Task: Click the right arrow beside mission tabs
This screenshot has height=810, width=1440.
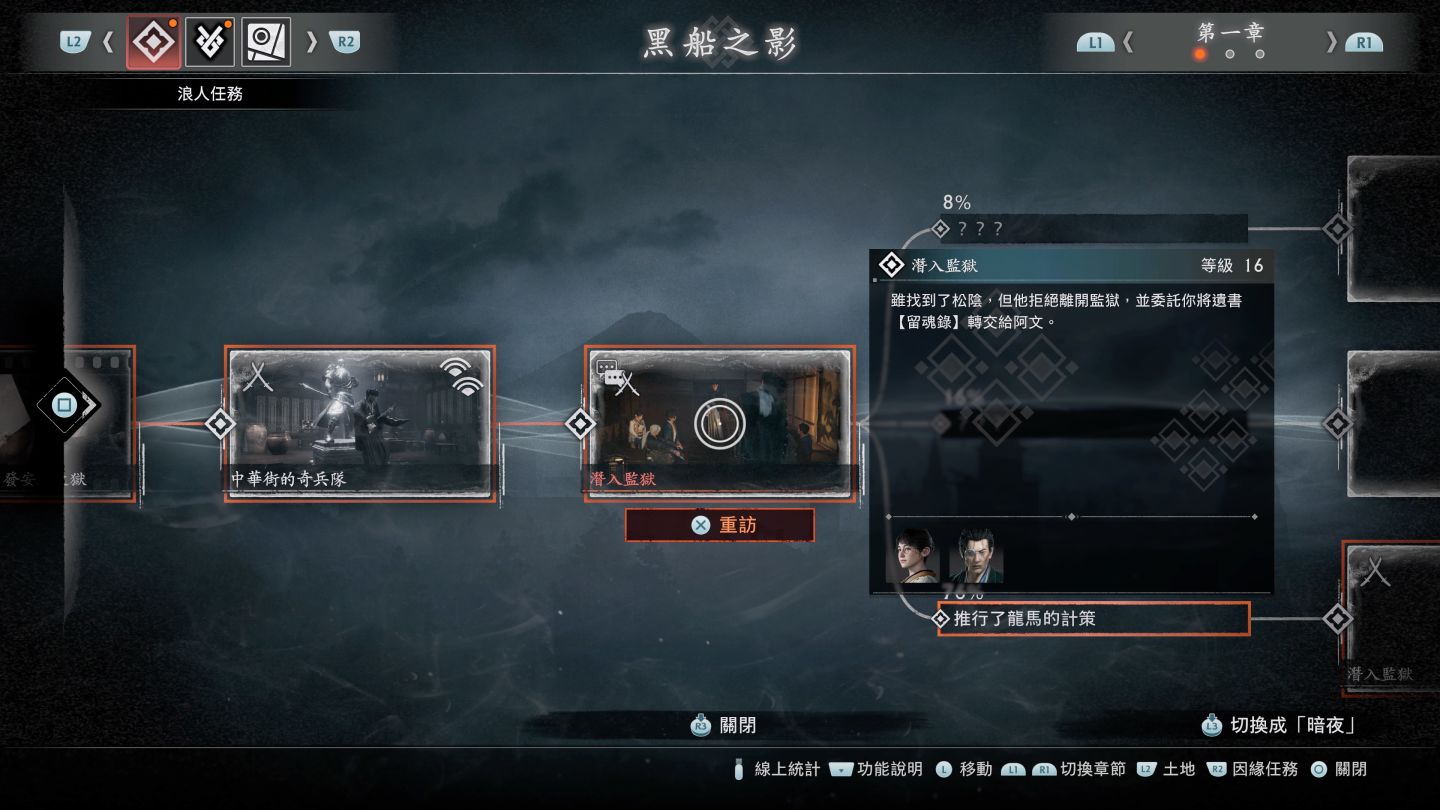Action: (311, 42)
